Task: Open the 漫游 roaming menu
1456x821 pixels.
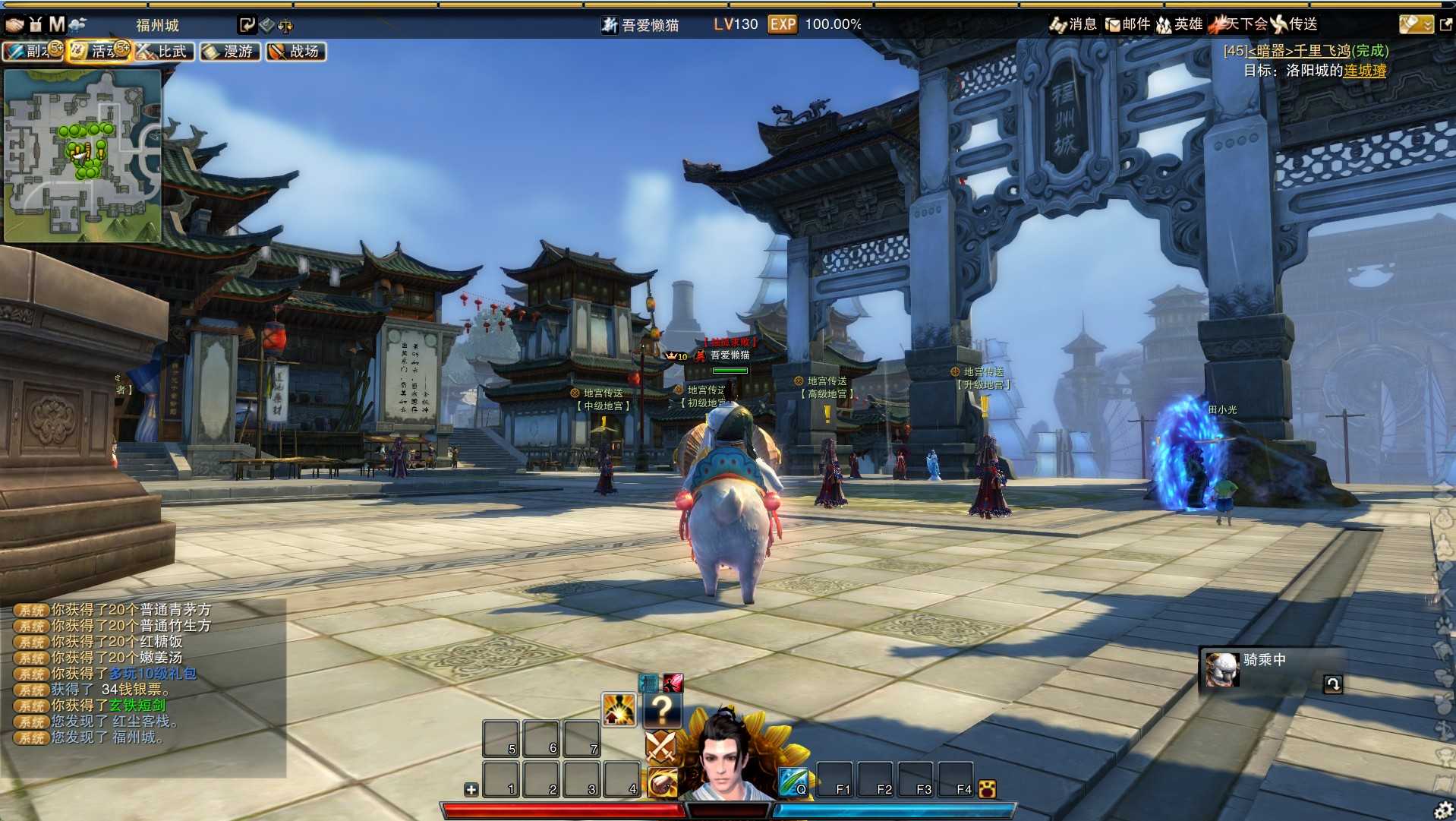Action: (x=231, y=52)
